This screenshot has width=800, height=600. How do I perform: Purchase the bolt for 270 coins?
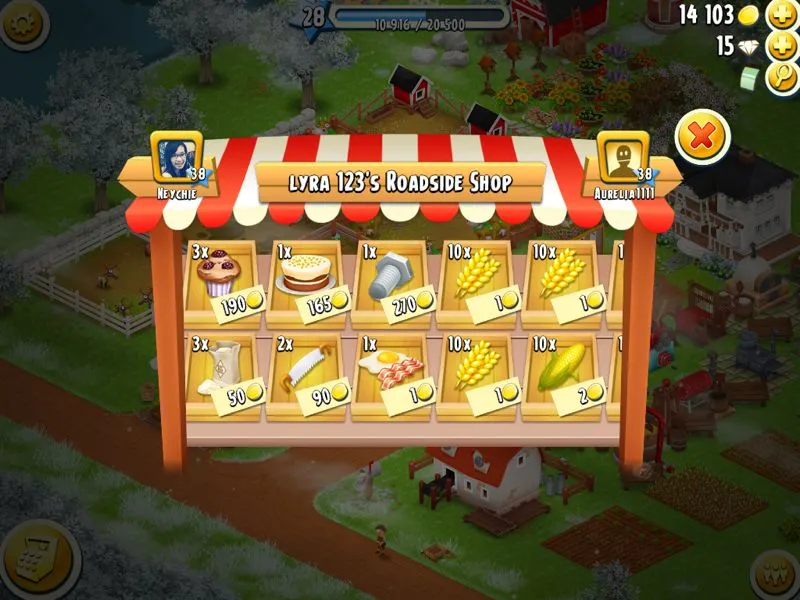pos(392,280)
